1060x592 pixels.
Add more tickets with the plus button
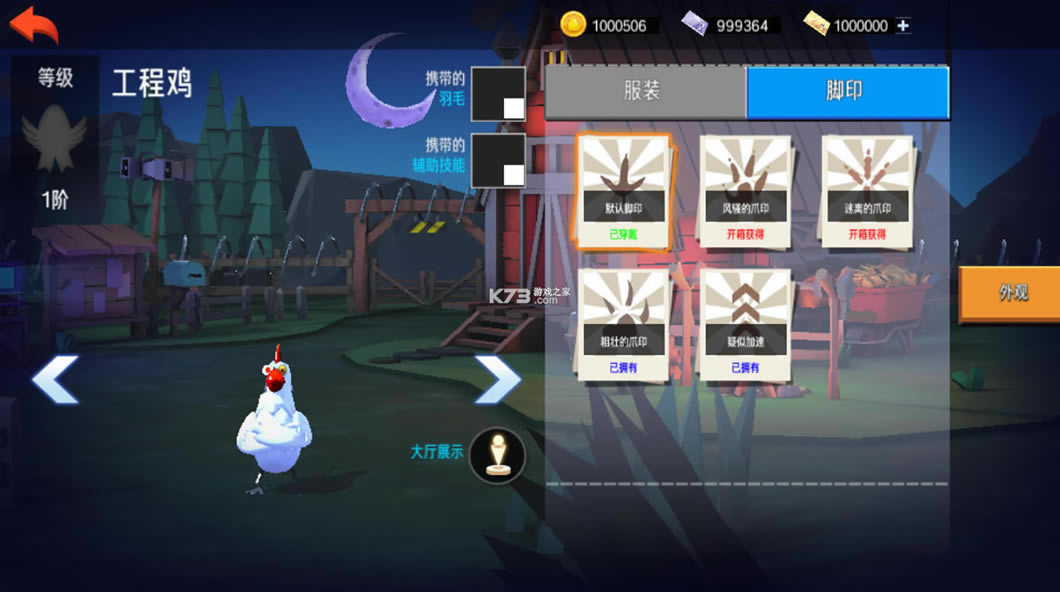click(x=903, y=26)
